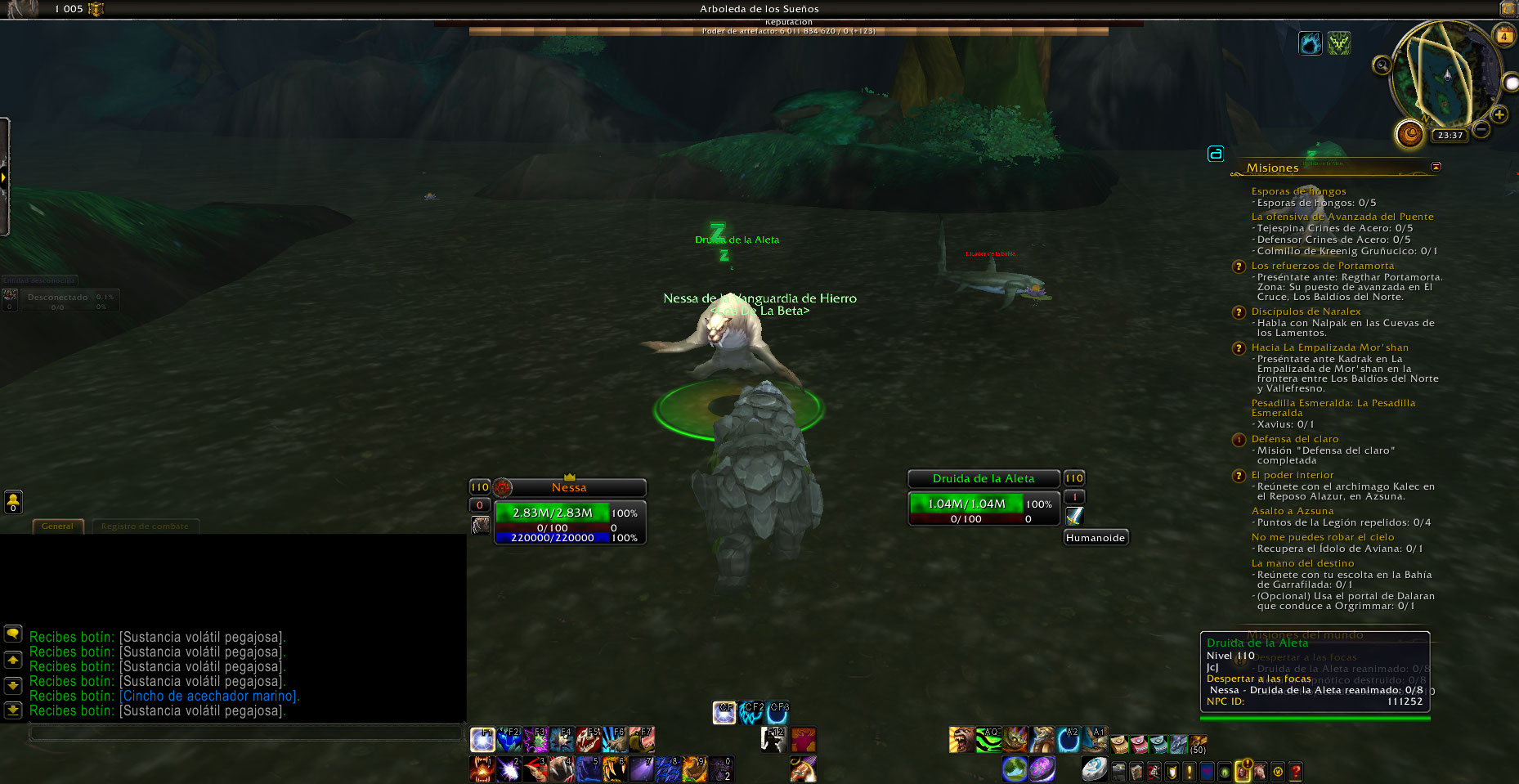
Task: Open the chat bubble menu button
Action: [13, 634]
